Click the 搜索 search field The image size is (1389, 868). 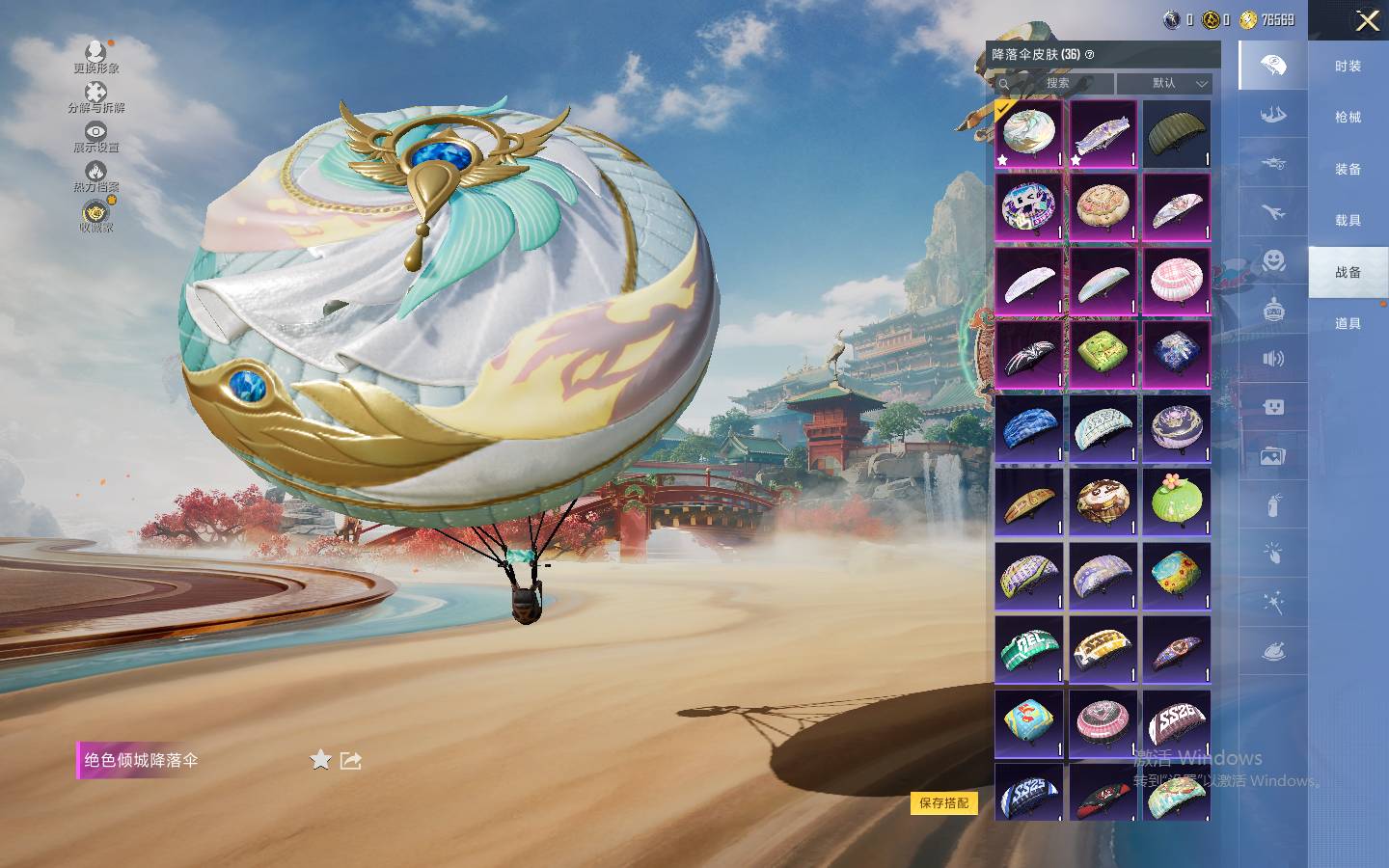click(x=1055, y=84)
